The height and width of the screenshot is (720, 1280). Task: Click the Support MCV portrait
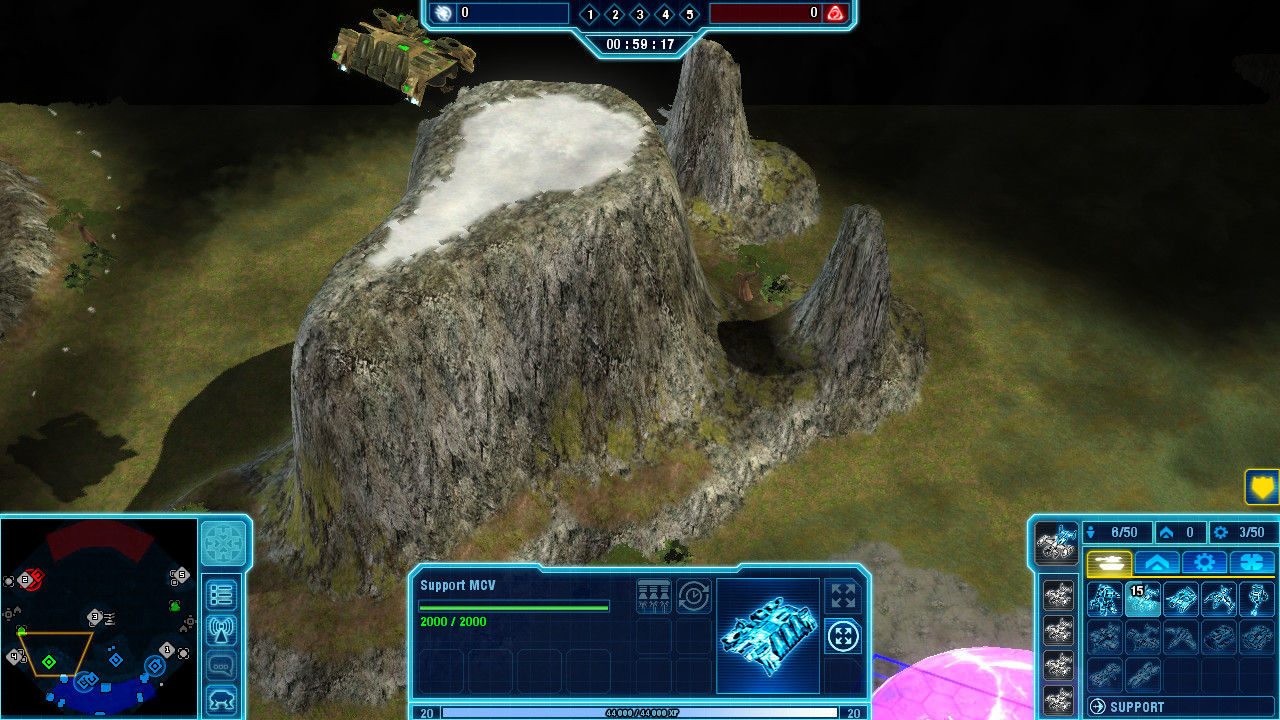click(x=768, y=636)
